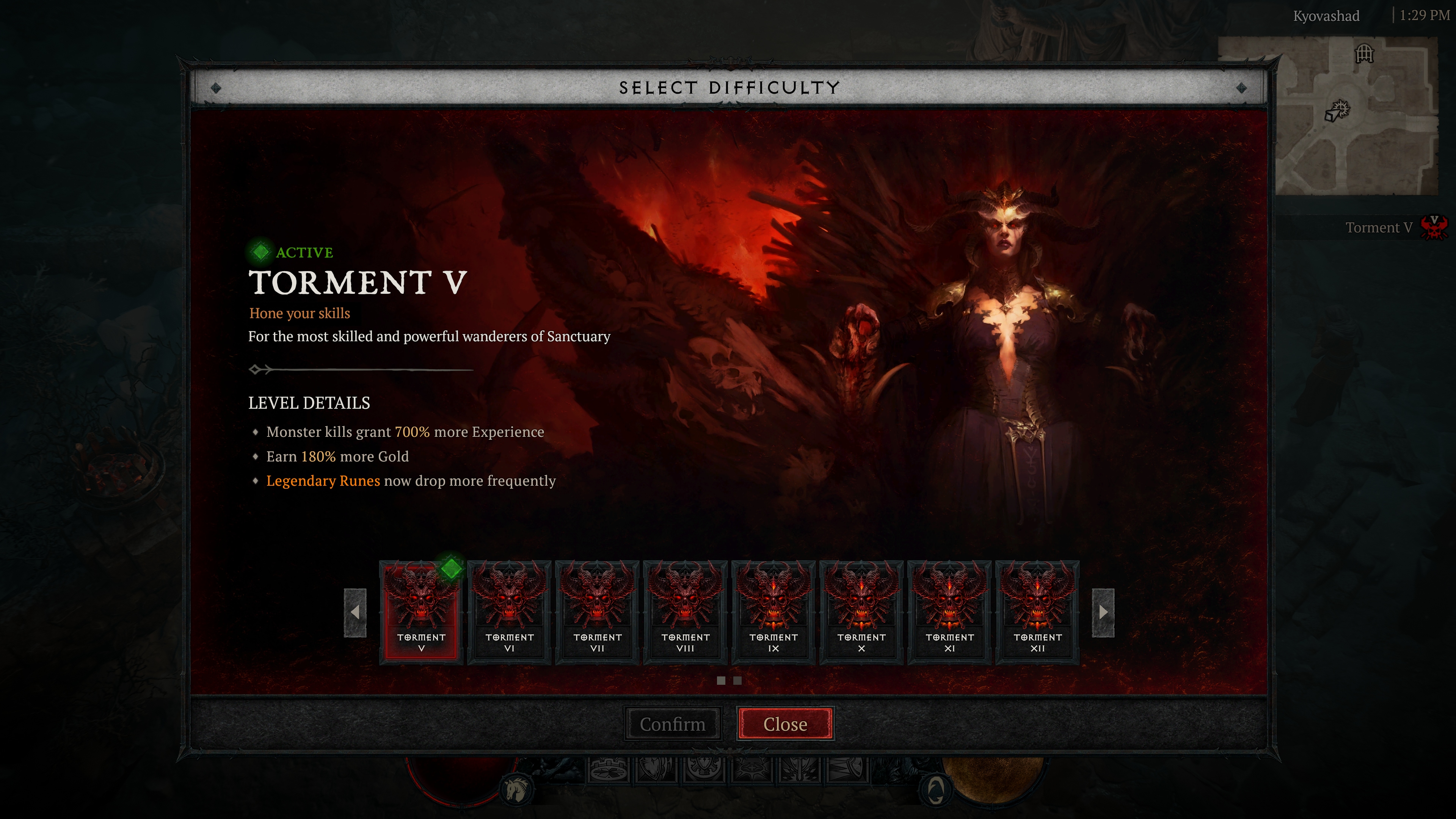Screen dimensions: 1456x819
Task: Open the second carousel page dot
Action: [x=737, y=681]
